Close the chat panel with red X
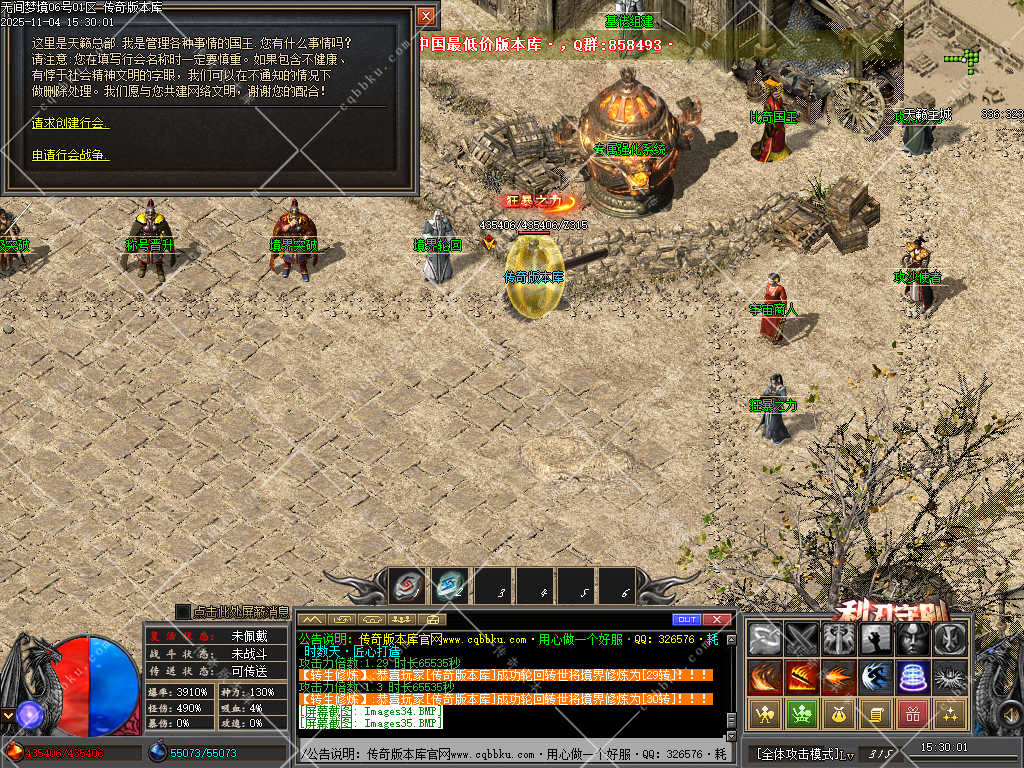Screen dimensions: 1024x768 coord(716,620)
